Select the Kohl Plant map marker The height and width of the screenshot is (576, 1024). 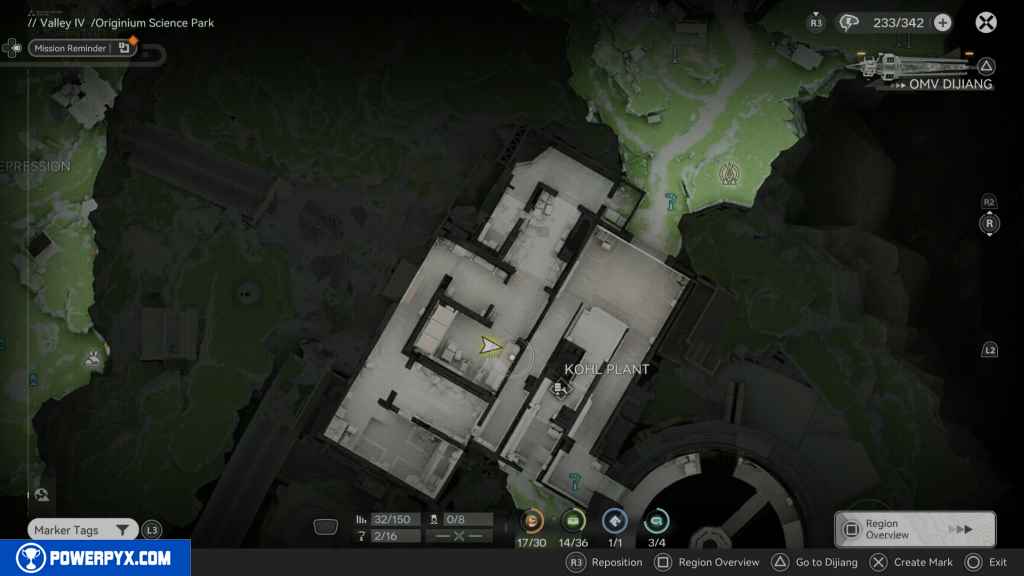tap(561, 388)
